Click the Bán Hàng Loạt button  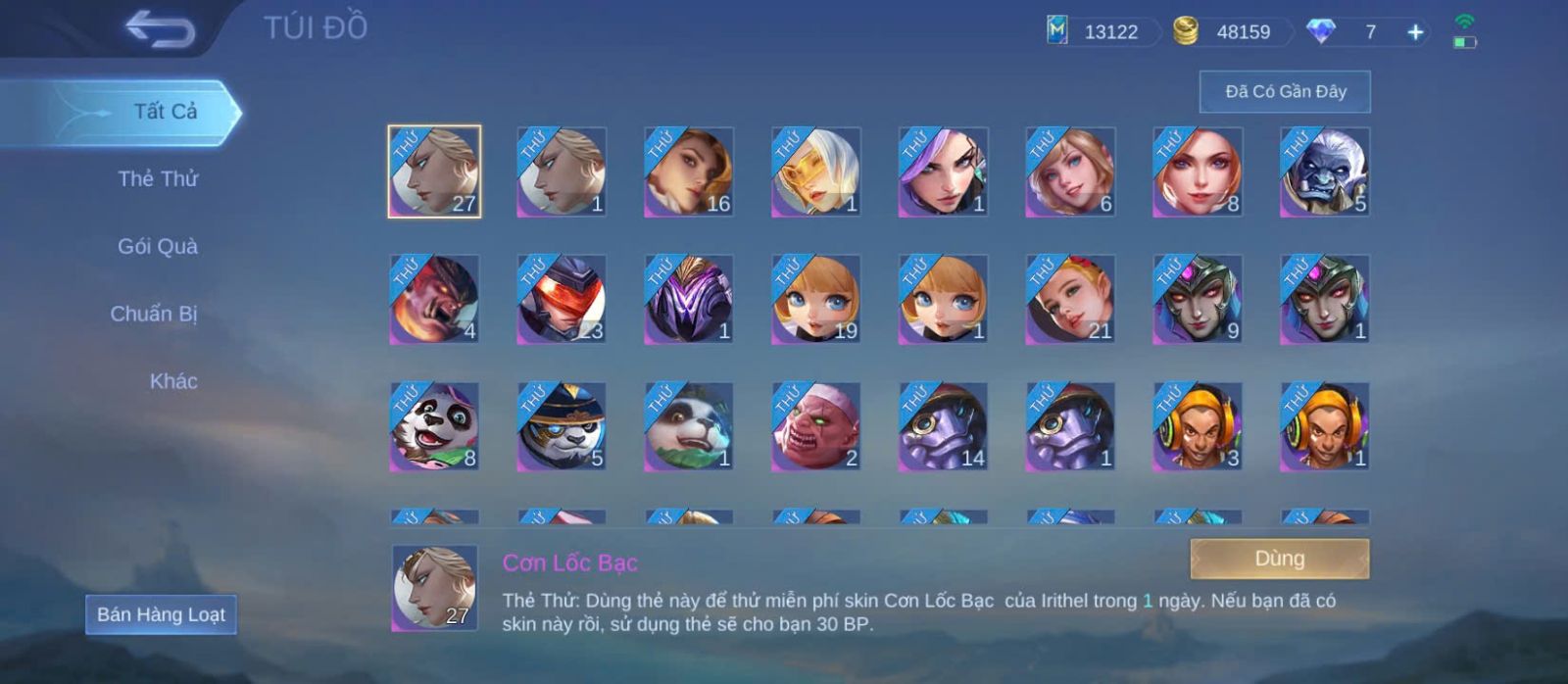161,614
